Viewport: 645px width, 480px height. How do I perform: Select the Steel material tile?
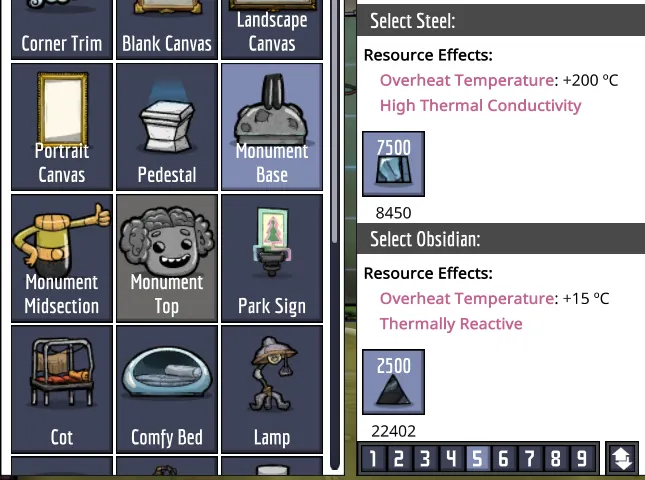click(x=393, y=164)
